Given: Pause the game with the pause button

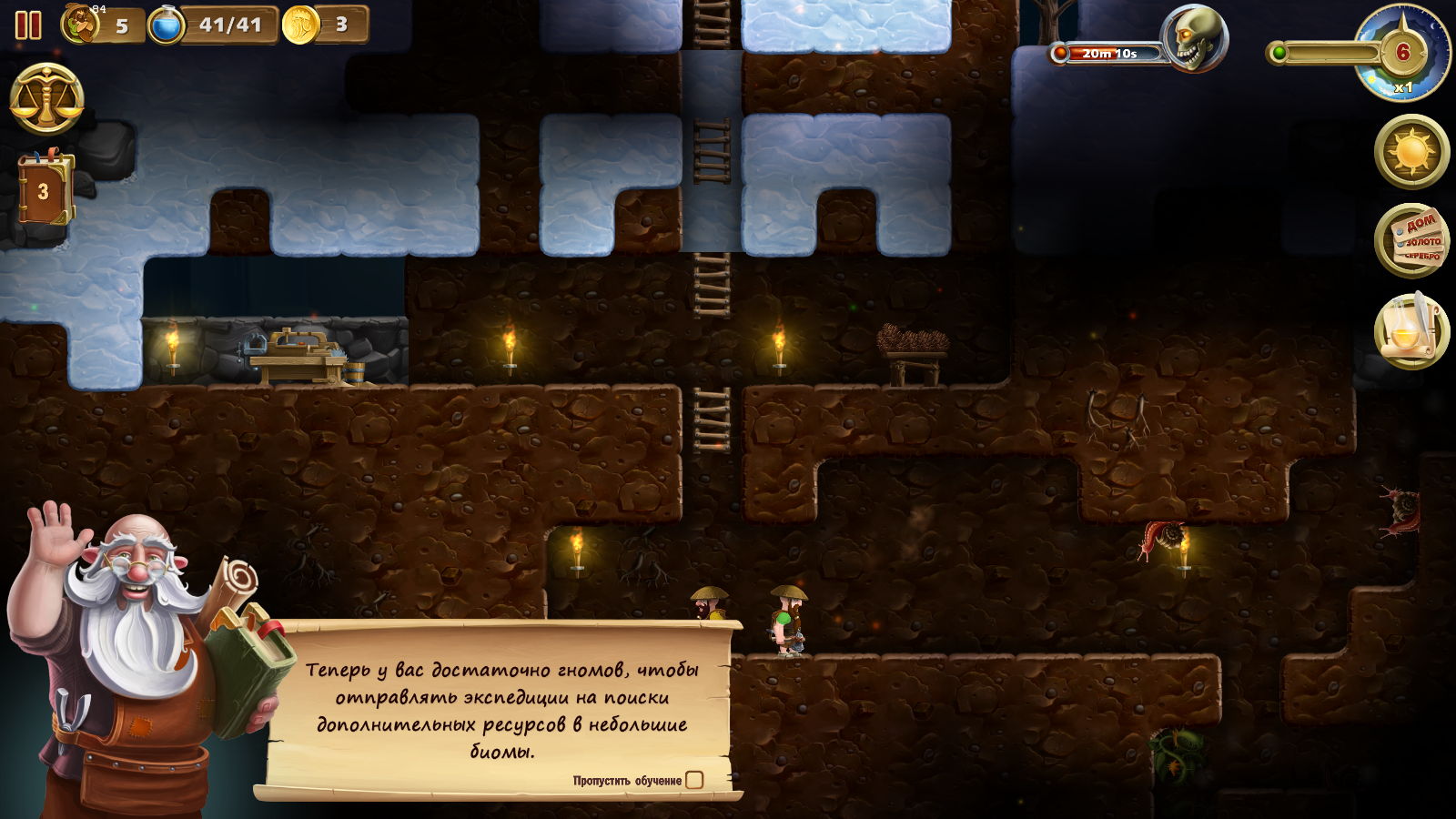Looking at the screenshot, I should [28, 25].
